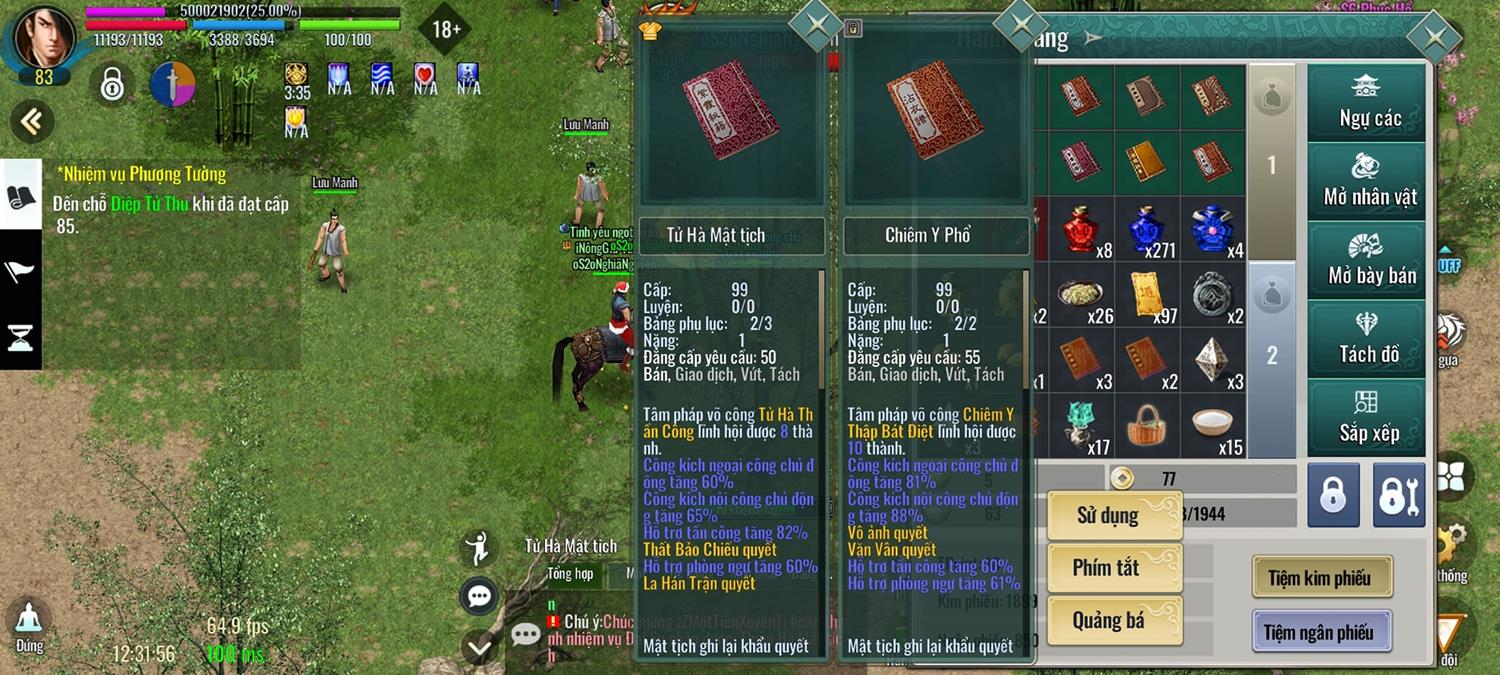Open Mở bày bán stall
The height and width of the screenshot is (675, 1500).
click(x=1367, y=260)
